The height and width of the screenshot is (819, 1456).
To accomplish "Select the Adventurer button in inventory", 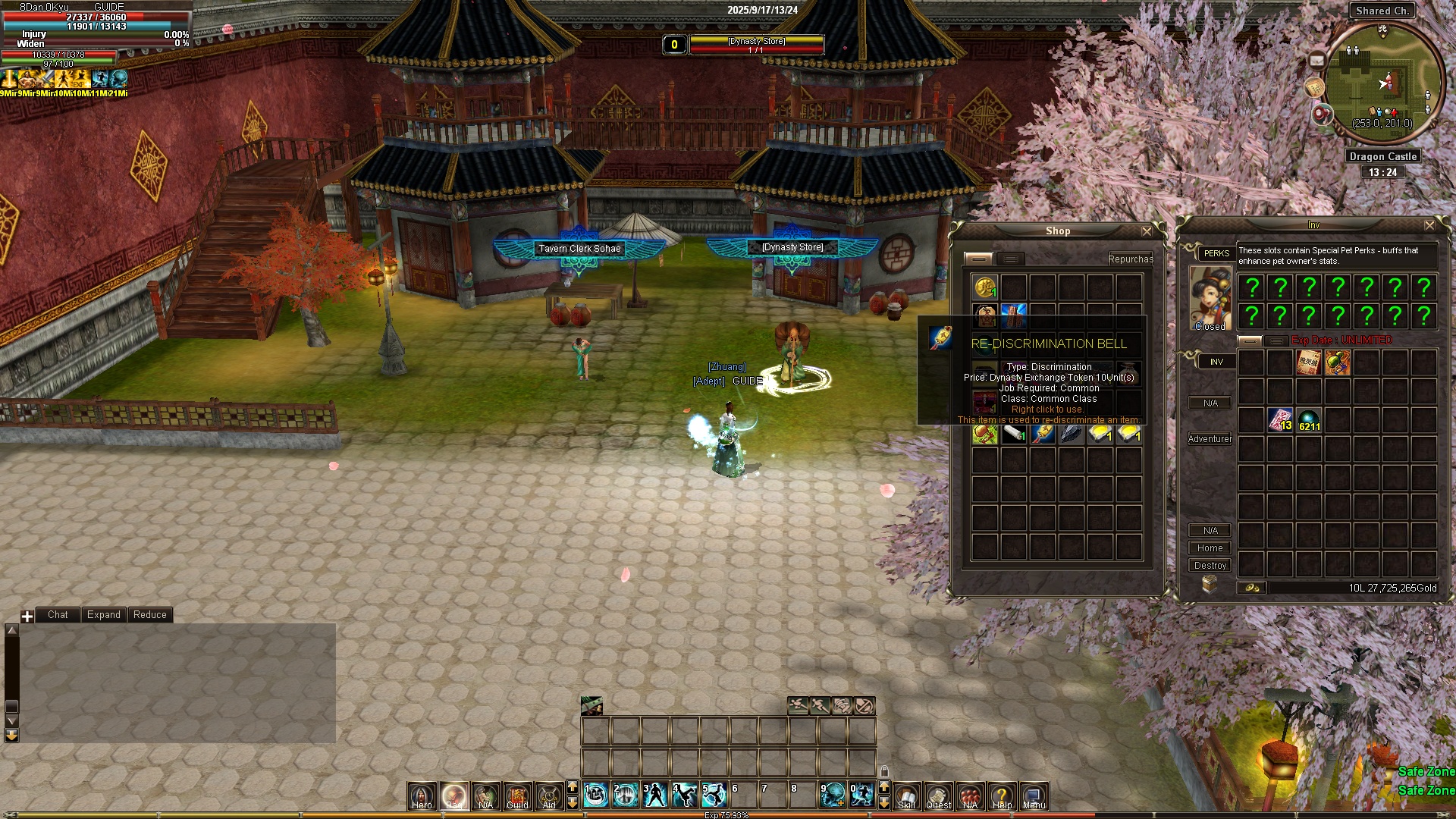I will coord(1210,439).
